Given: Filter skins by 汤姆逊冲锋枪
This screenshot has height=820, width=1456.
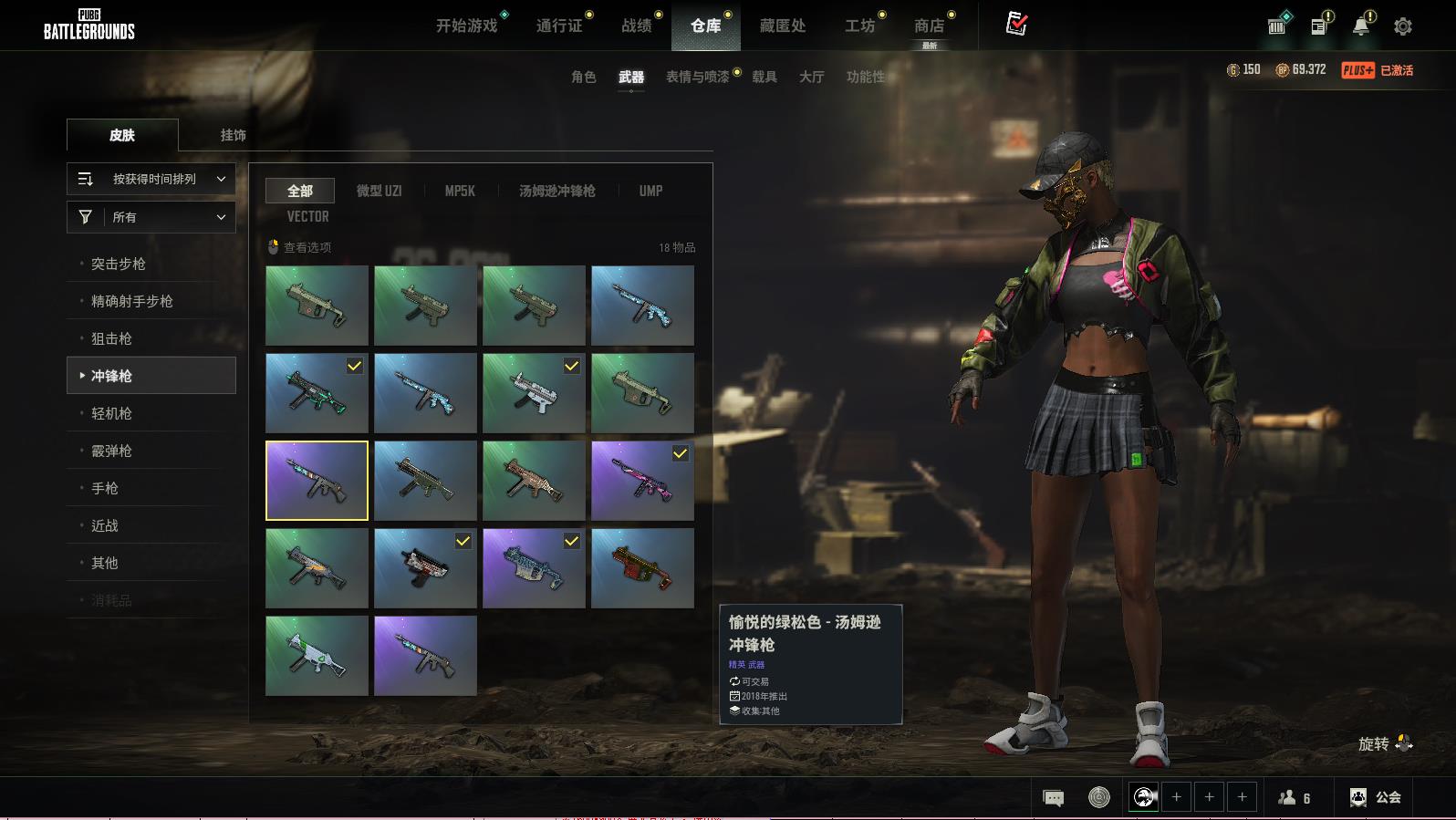Looking at the screenshot, I should (x=556, y=191).
